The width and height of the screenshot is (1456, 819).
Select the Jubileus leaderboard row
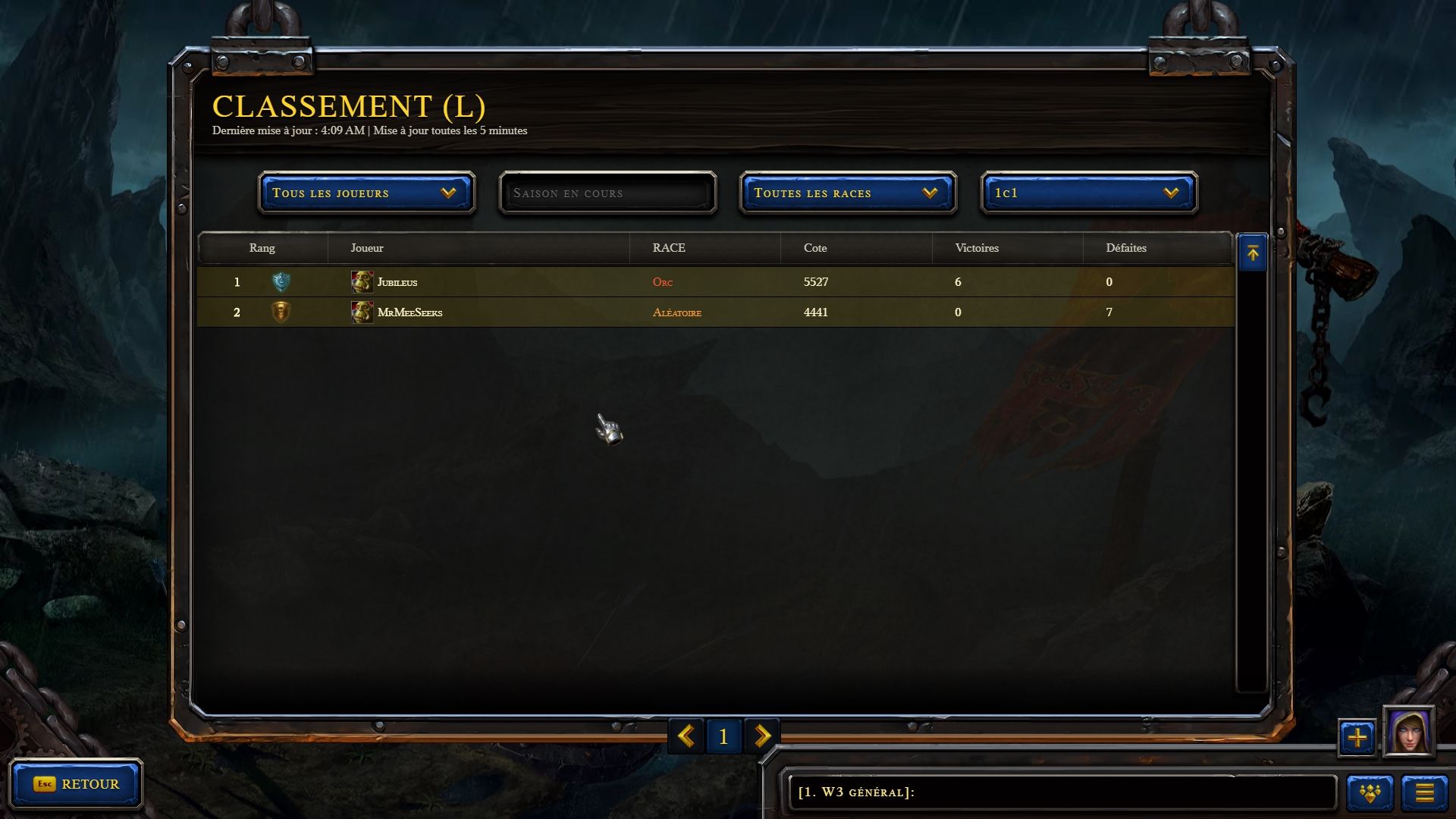(715, 282)
